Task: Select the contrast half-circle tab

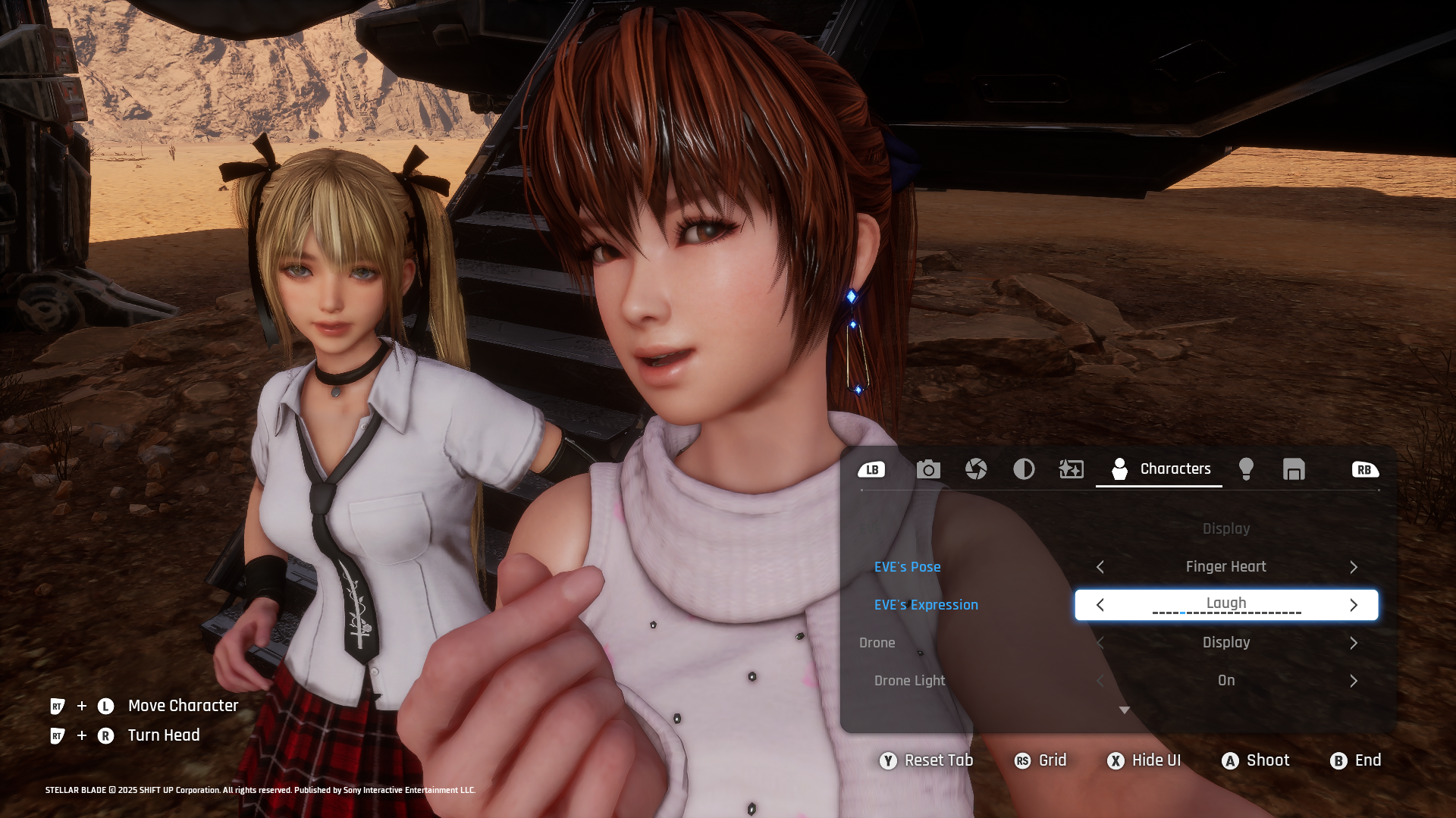Action: click(1024, 469)
